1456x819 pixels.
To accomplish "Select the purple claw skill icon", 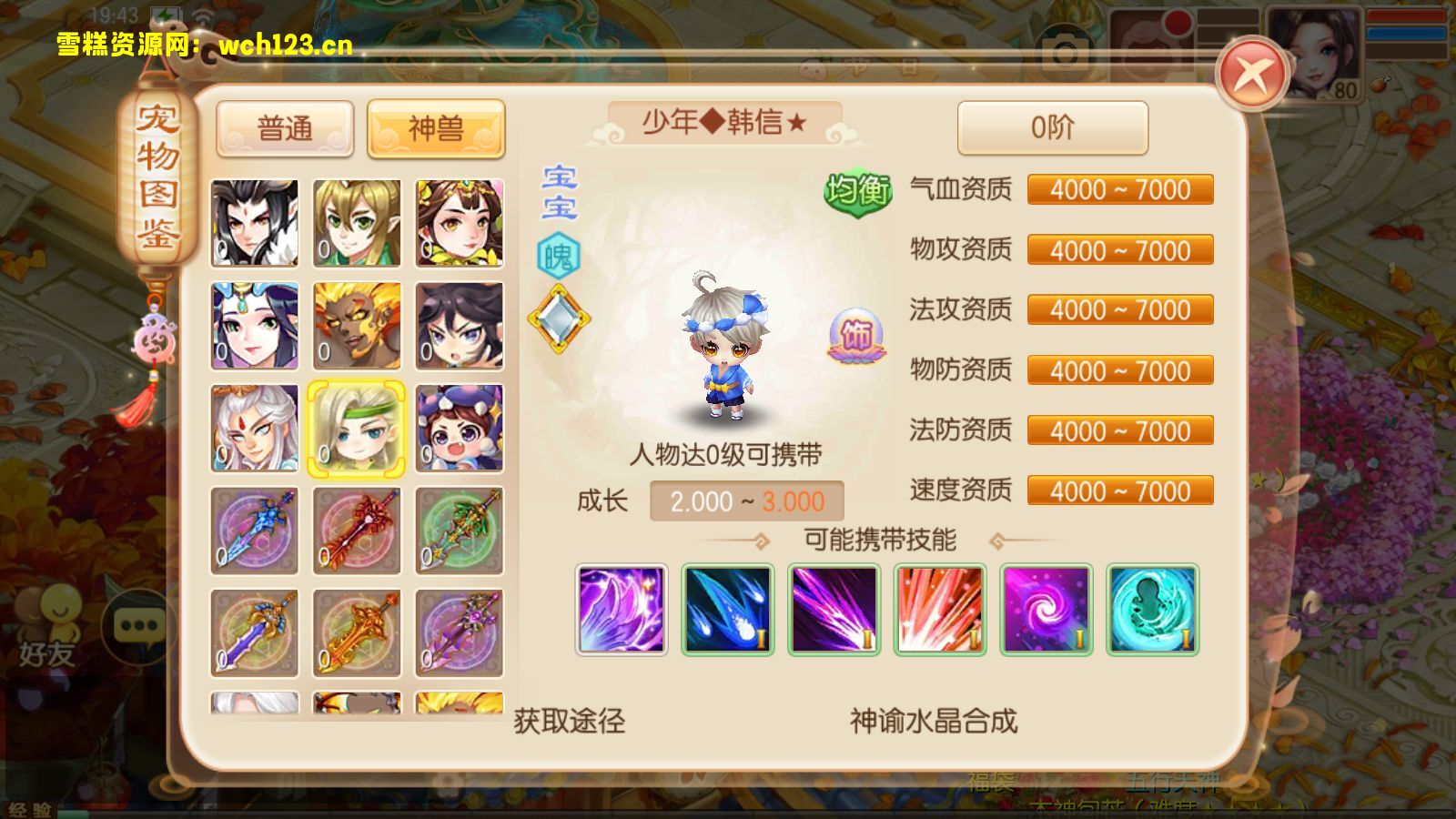I will pos(622,610).
